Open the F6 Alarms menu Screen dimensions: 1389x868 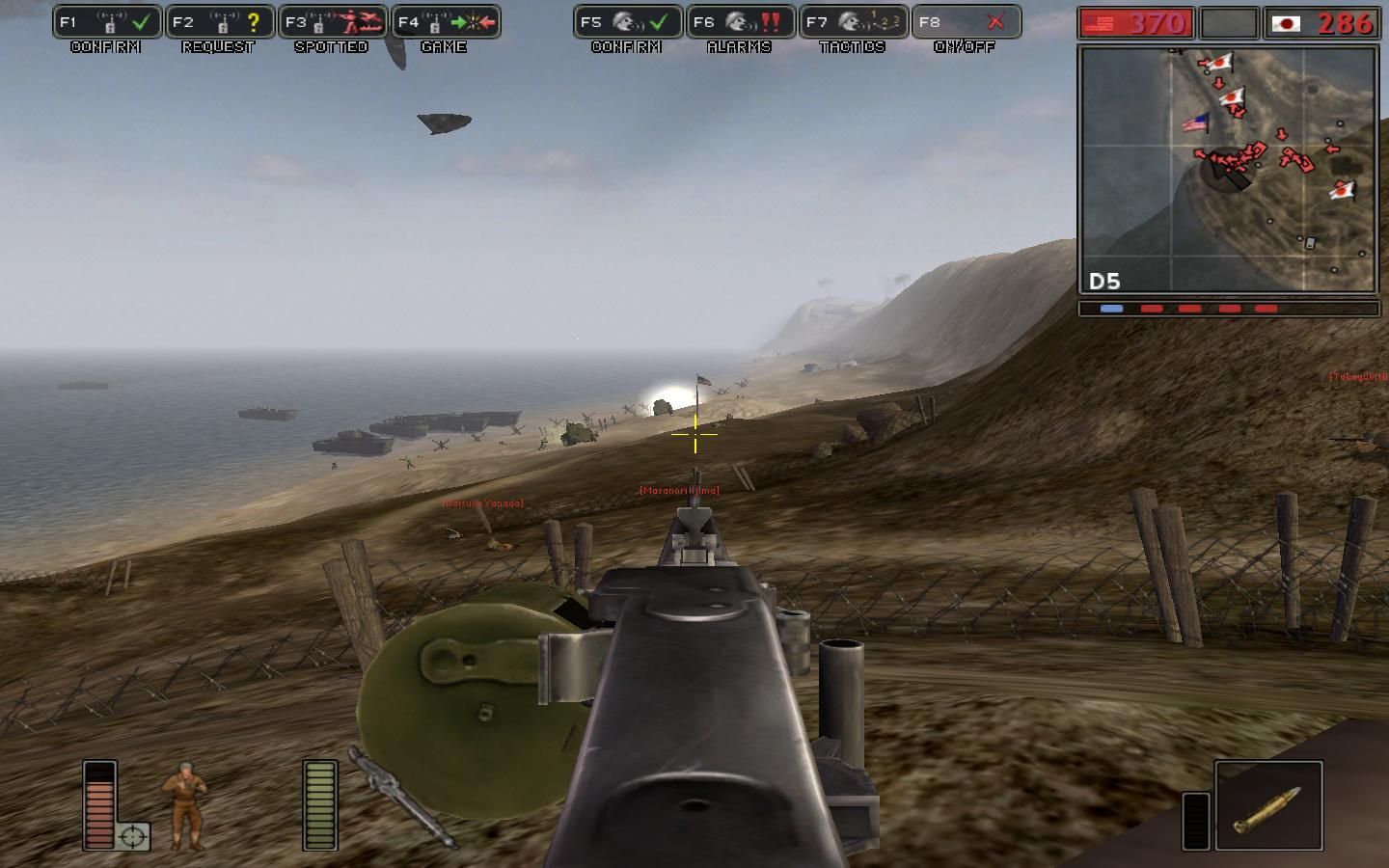tap(740, 22)
